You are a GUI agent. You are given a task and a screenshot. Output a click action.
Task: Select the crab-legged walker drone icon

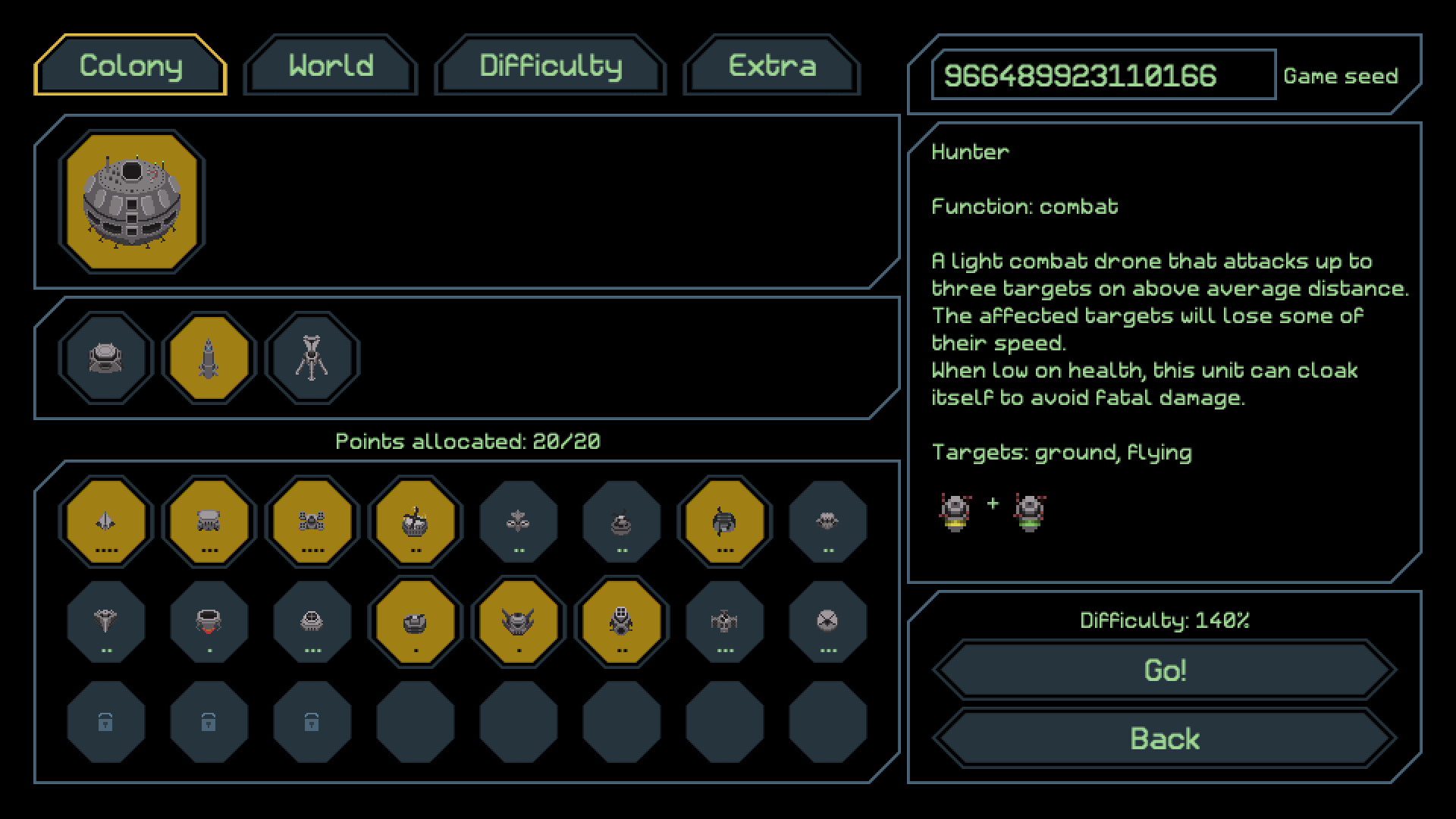coord(209,519)
